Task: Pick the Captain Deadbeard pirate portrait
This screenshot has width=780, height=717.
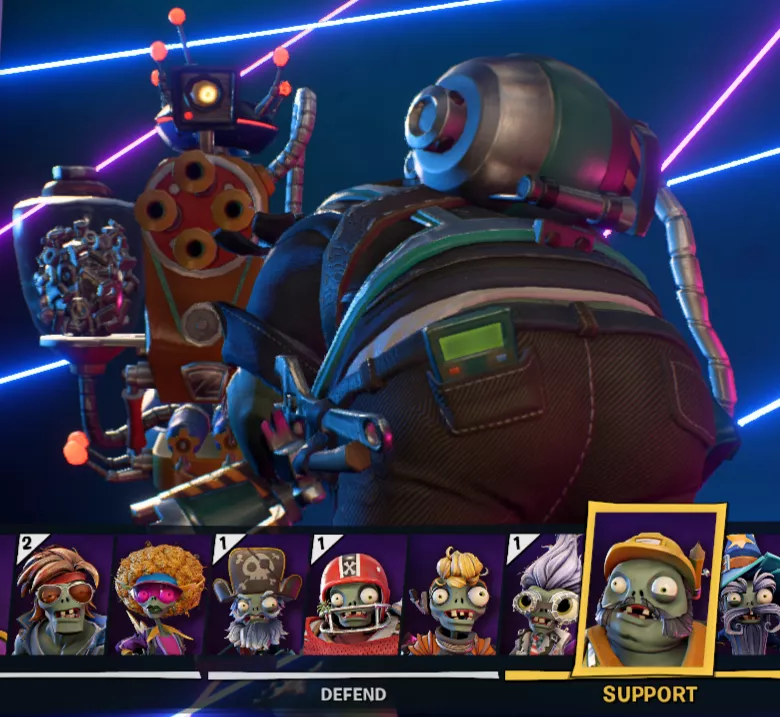Action: coord(255,594)
